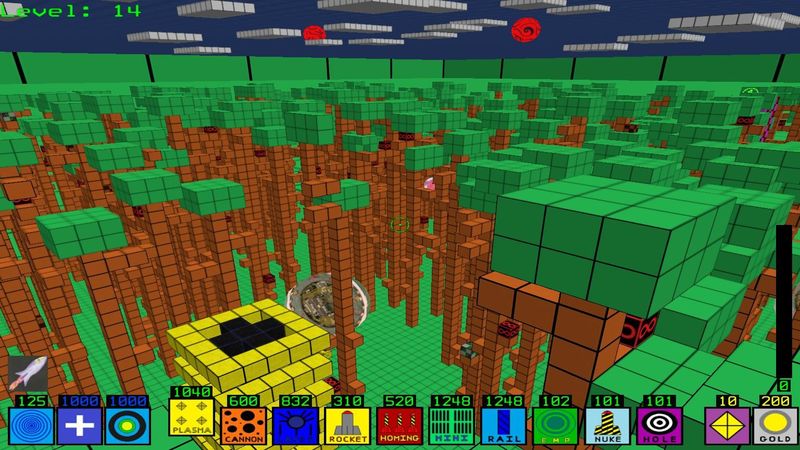Click the rocket ship thumbnail icon
800x450 pixels.
pos(26,373)
